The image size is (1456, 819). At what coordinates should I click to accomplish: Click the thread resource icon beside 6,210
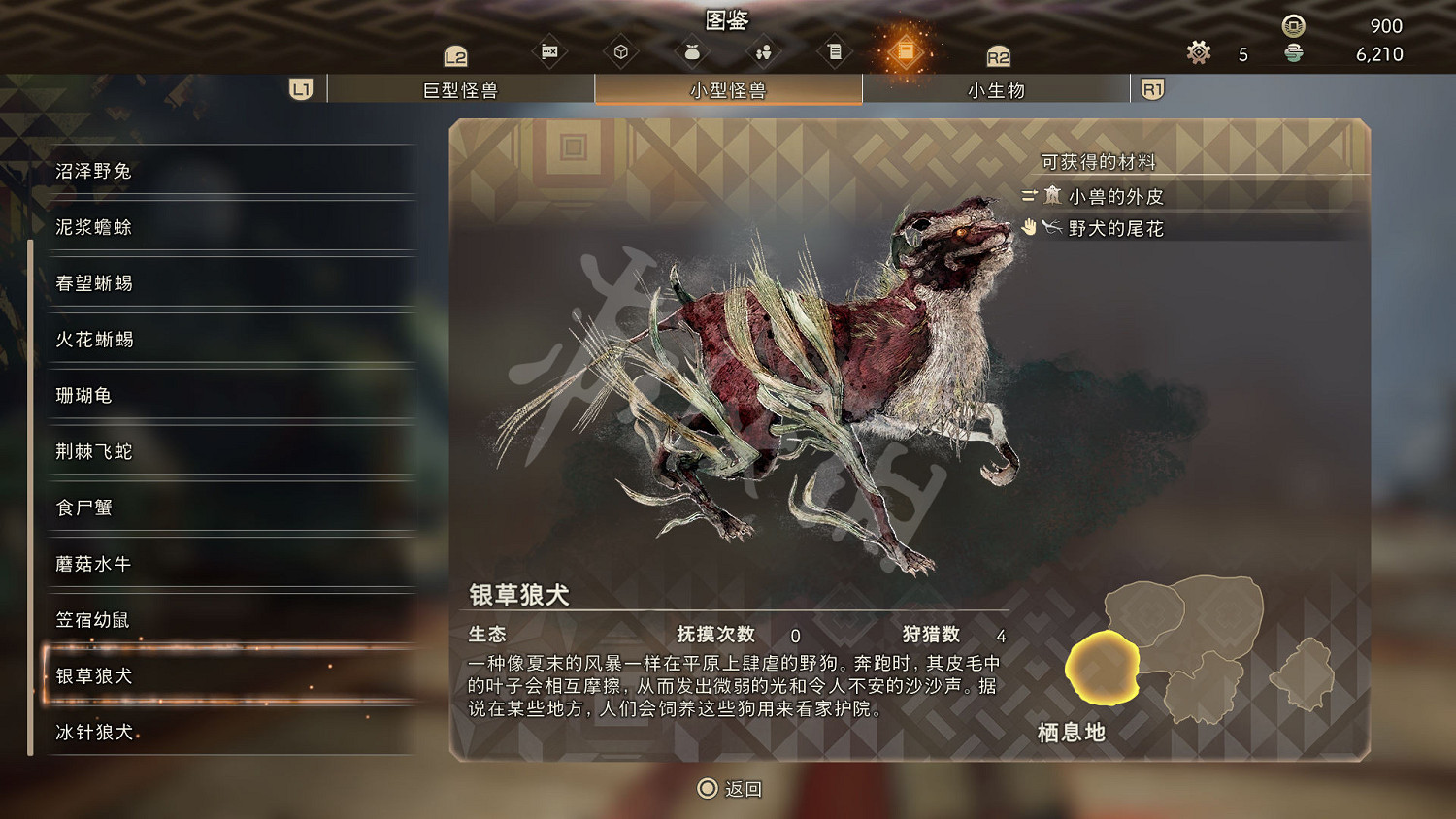click(x=1291, y=54)
